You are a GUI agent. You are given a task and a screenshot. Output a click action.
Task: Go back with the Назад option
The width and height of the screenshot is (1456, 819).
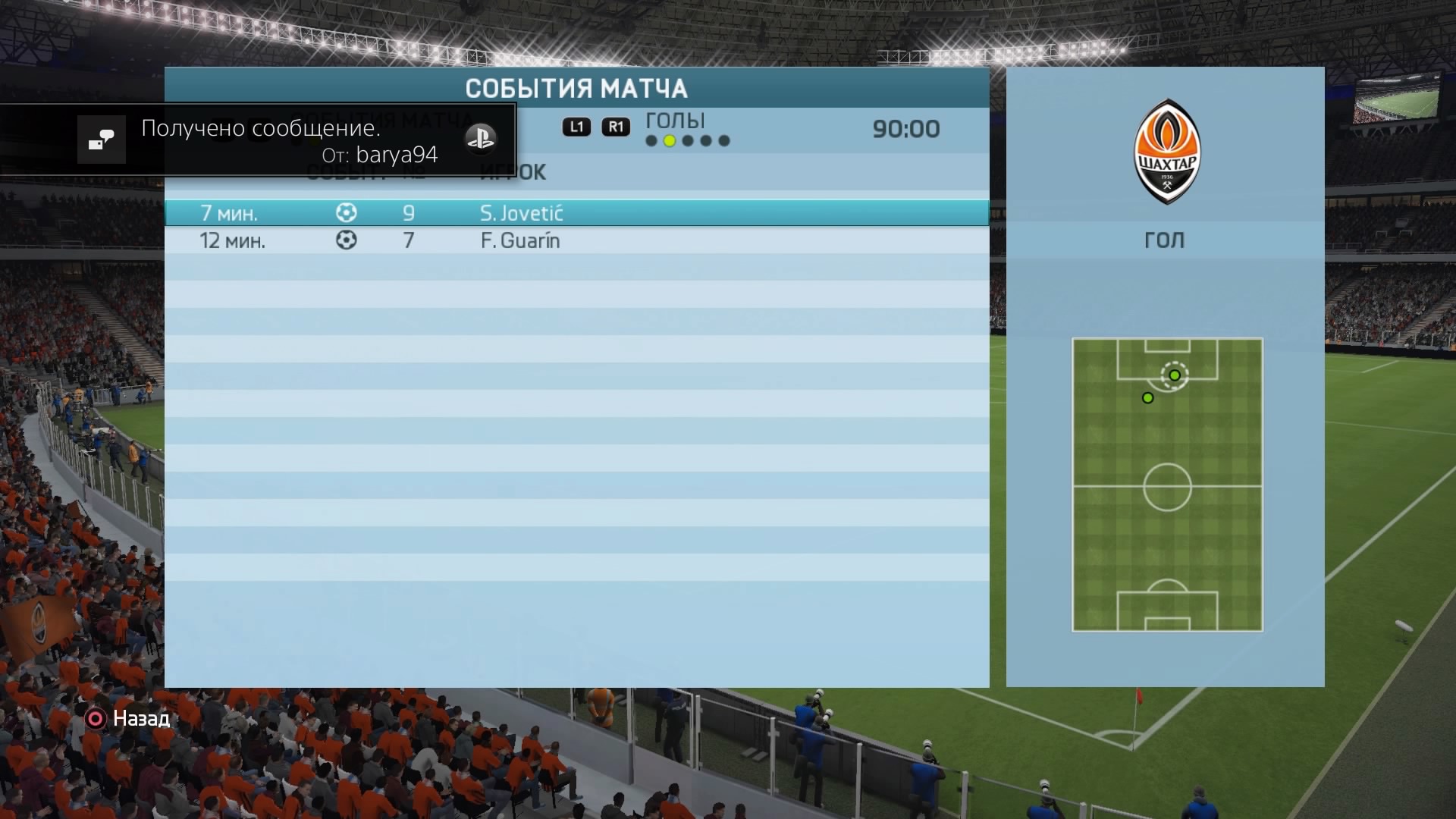click(129, 719)
